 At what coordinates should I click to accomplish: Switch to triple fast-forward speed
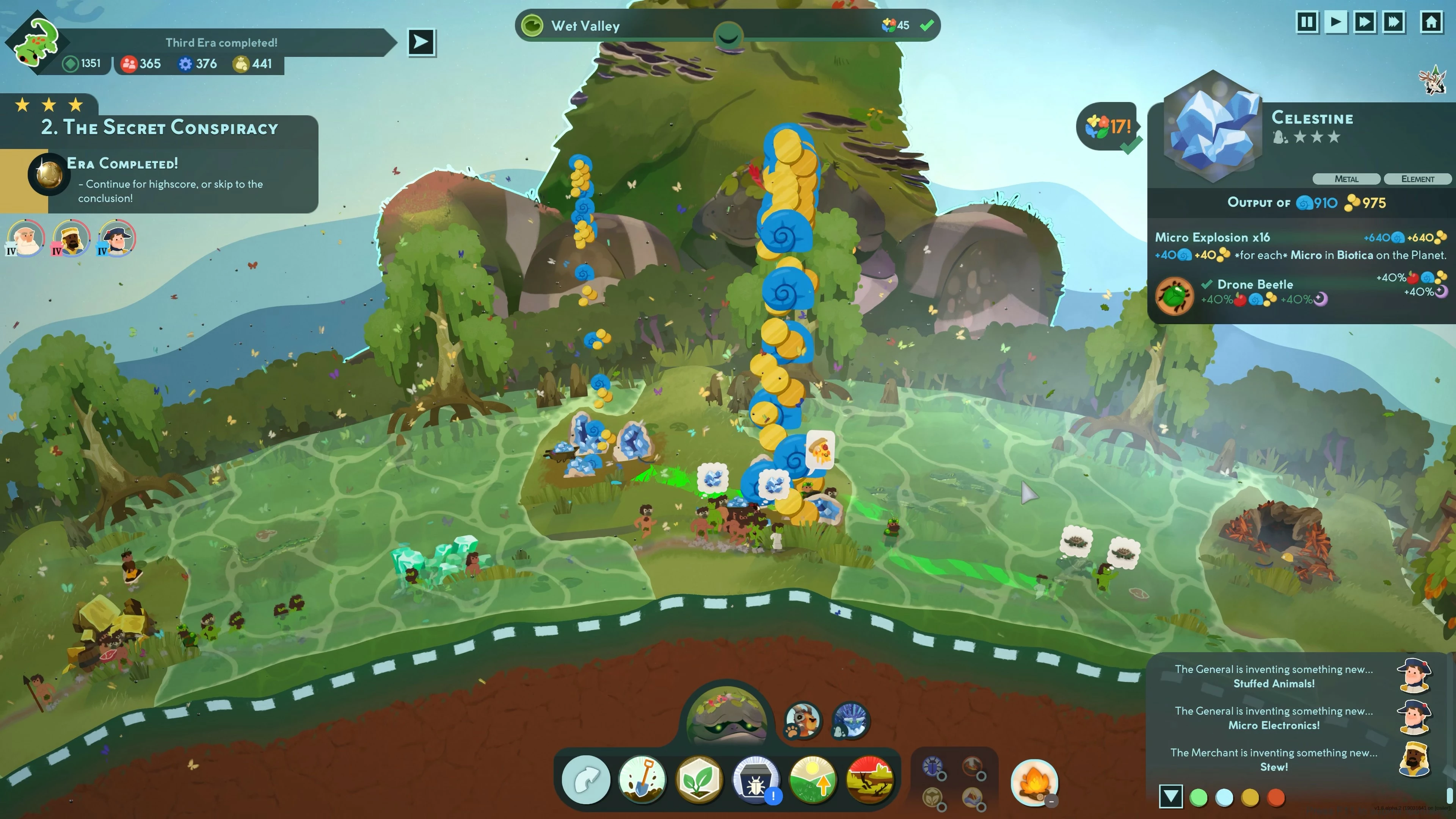tap(1394, 23)
